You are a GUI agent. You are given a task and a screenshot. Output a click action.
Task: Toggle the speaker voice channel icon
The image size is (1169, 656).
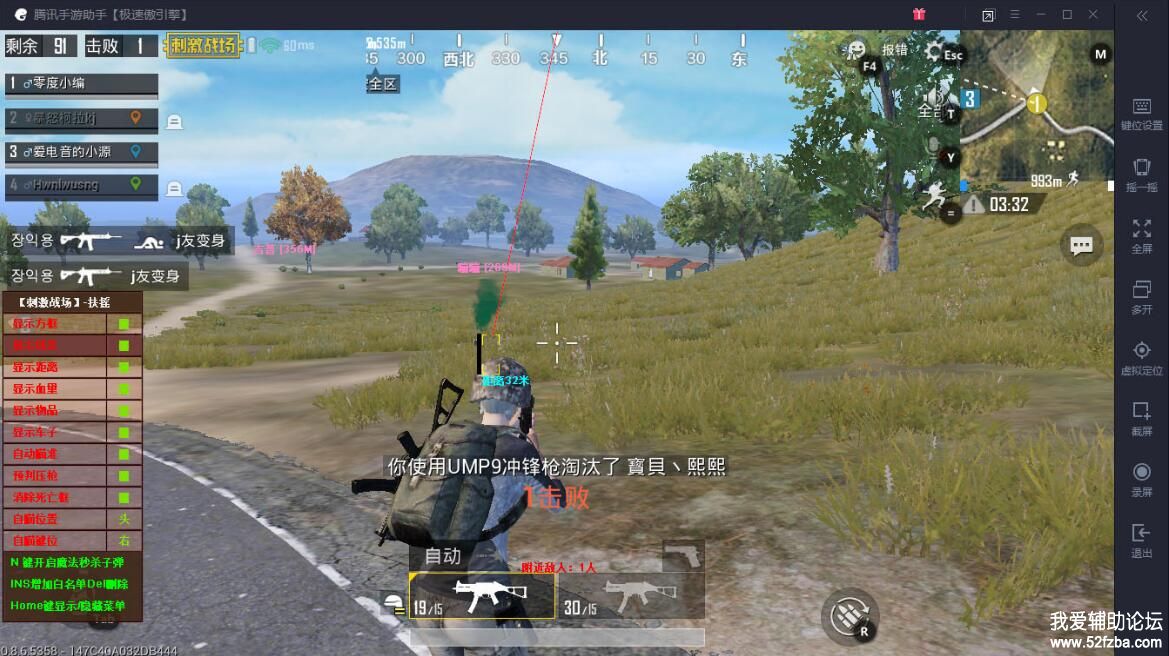pos(932,98)
